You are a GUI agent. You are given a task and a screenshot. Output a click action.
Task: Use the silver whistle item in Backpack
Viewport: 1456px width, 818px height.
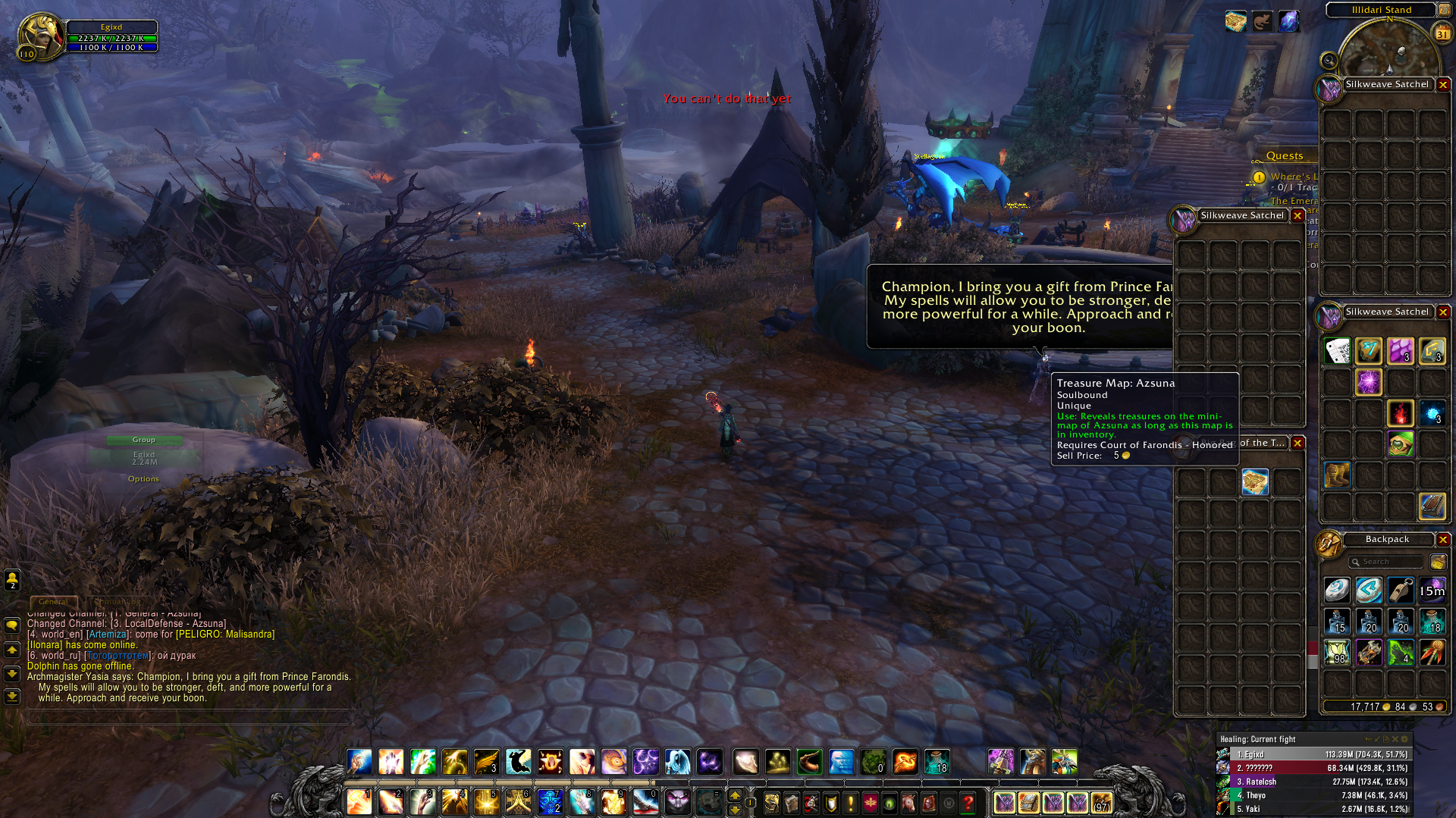point(1401,590)
